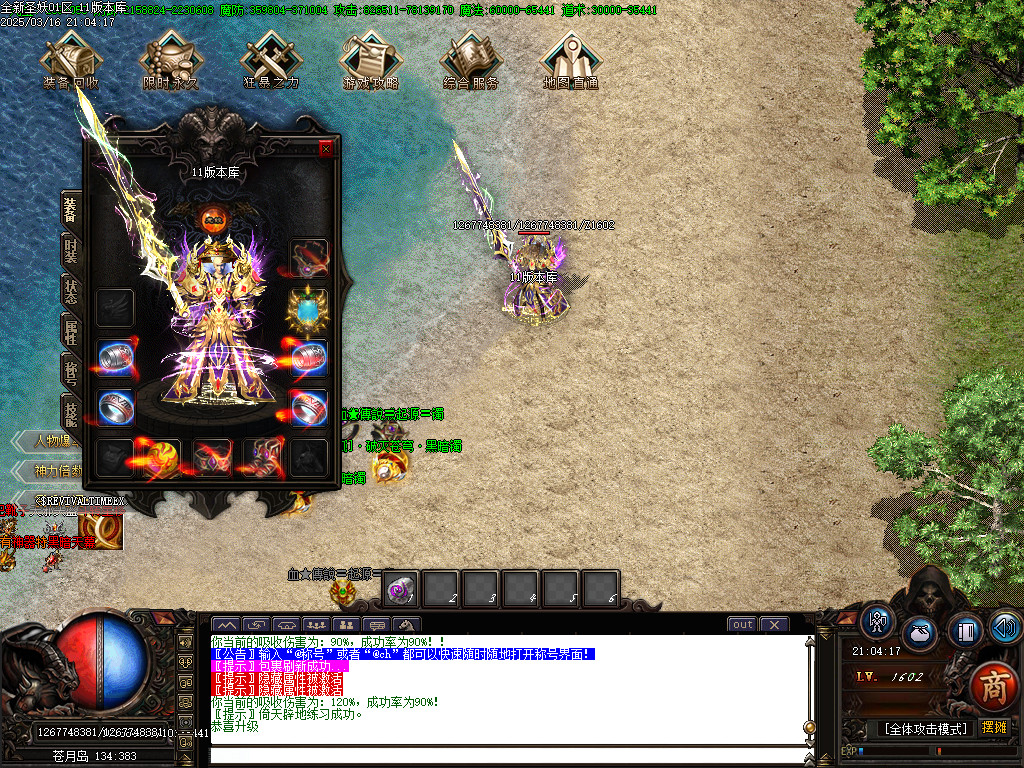Open the 综合服务 services menu
This screenshot has height=768, width=1024.
pos(470,60)
